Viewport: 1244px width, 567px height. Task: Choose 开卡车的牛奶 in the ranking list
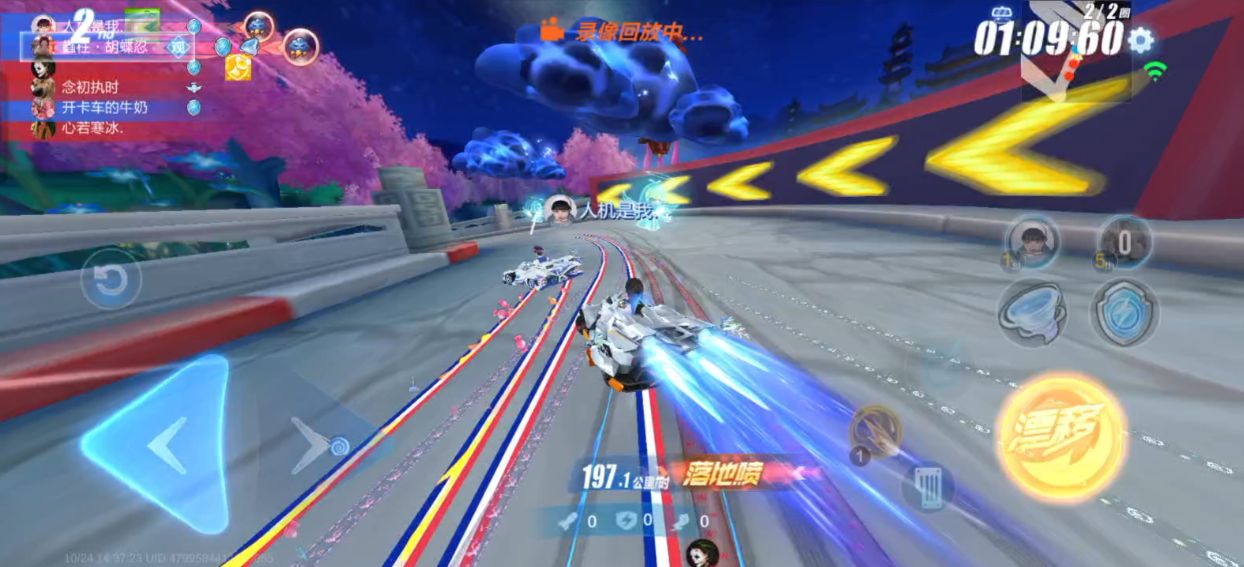click(104, 107)
